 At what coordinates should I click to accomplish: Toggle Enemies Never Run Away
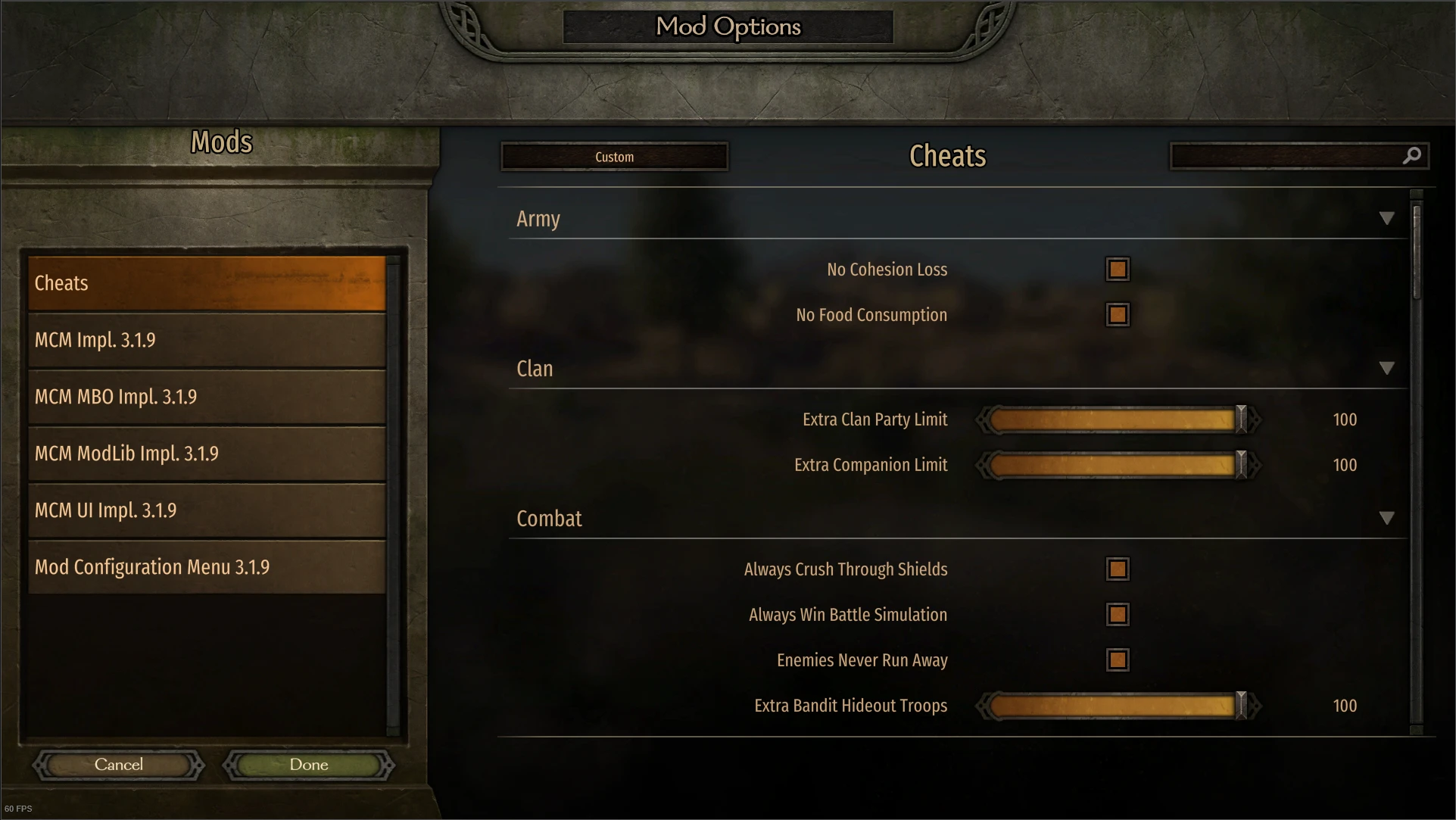pyautogui.click(x=1118, y=659)
